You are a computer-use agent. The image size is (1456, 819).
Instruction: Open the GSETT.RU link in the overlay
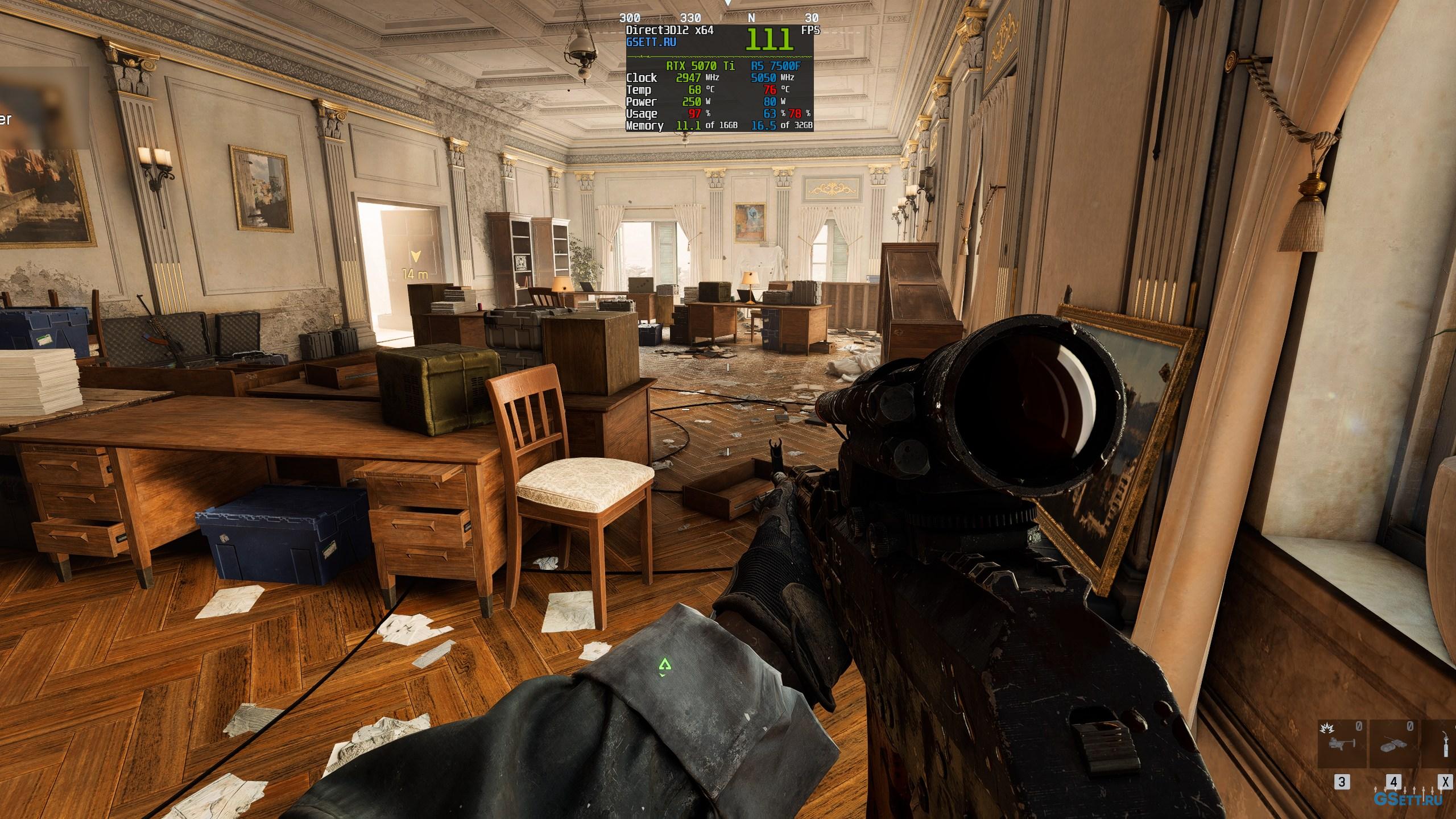click(x=651, y=42)
